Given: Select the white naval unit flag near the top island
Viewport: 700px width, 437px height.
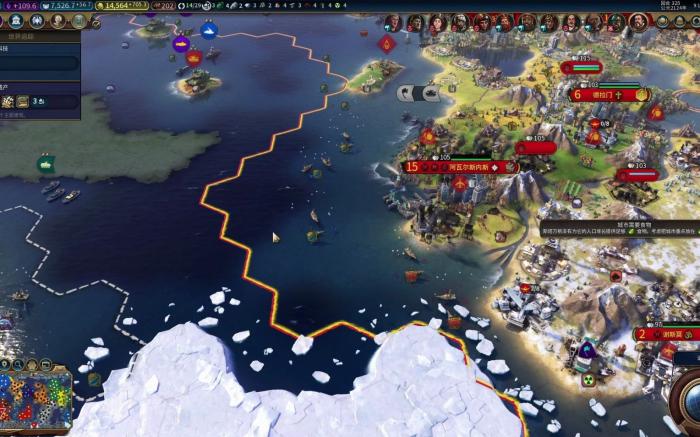Looking at the screenshot, I should click(209, 31).
